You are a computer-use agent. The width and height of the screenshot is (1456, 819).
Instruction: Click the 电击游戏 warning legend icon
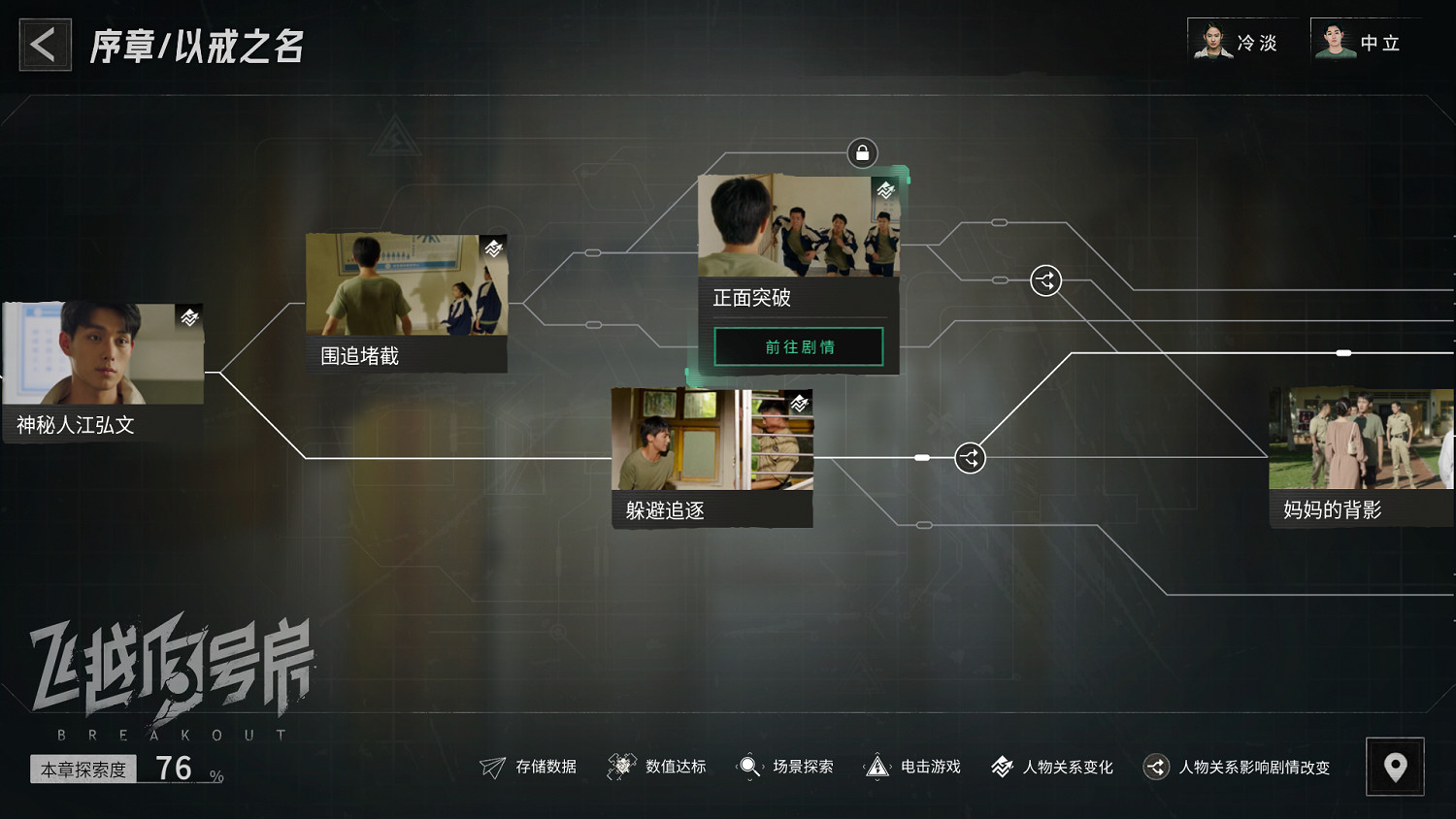pos(879,767)
